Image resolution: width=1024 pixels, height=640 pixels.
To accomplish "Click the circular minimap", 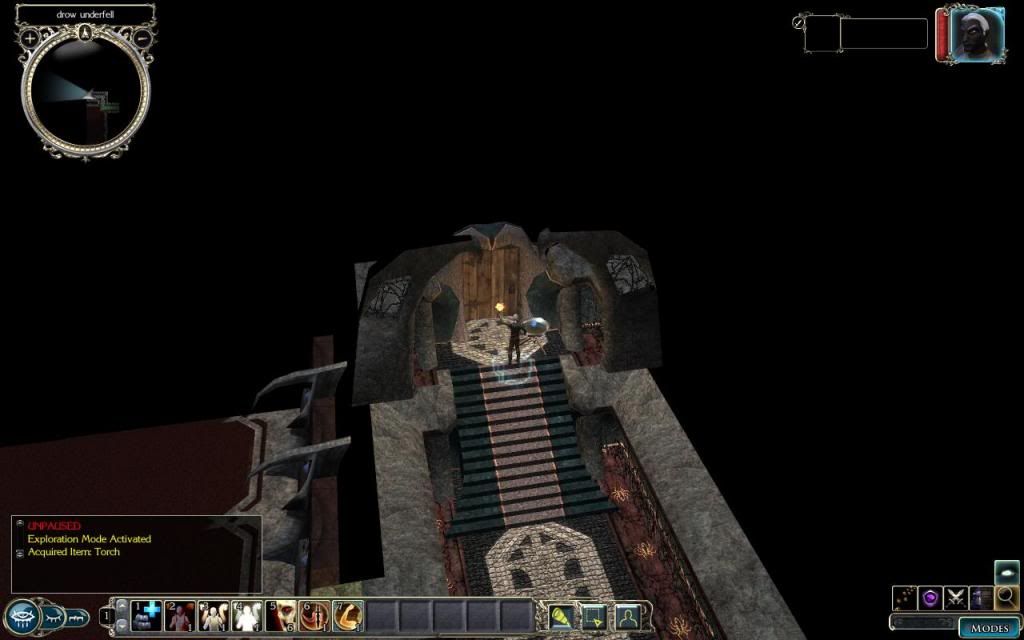I will (x=87, y=97).
